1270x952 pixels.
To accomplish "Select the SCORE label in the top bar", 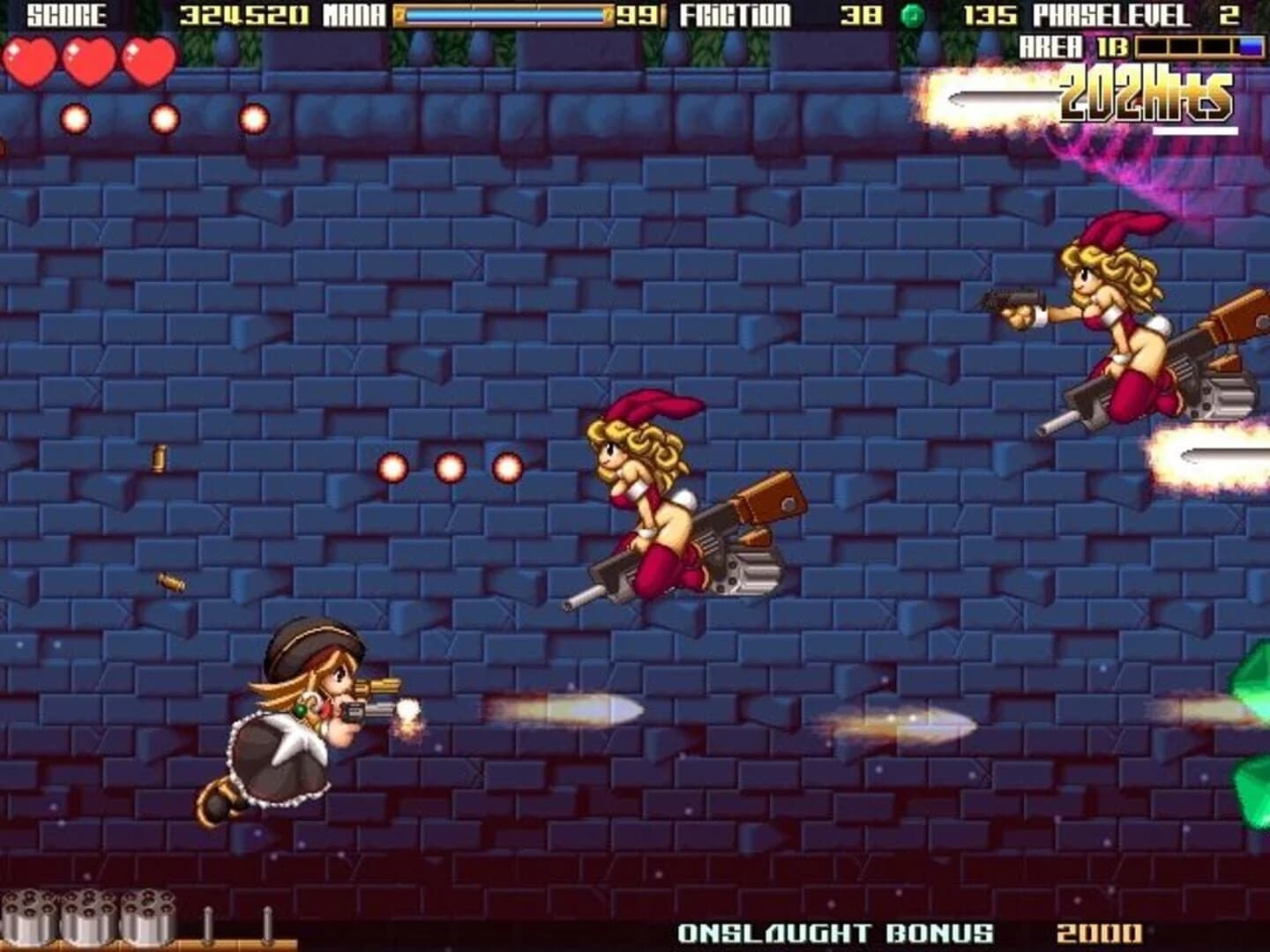I will point(66,14).
